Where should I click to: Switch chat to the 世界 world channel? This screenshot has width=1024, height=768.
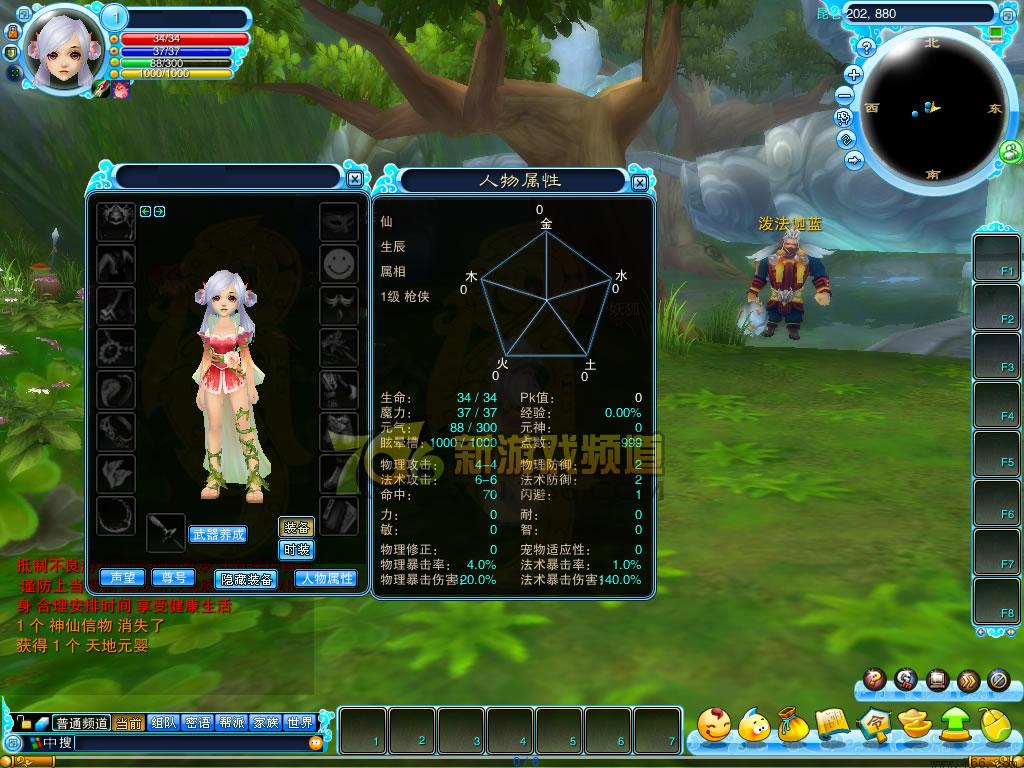300,723
